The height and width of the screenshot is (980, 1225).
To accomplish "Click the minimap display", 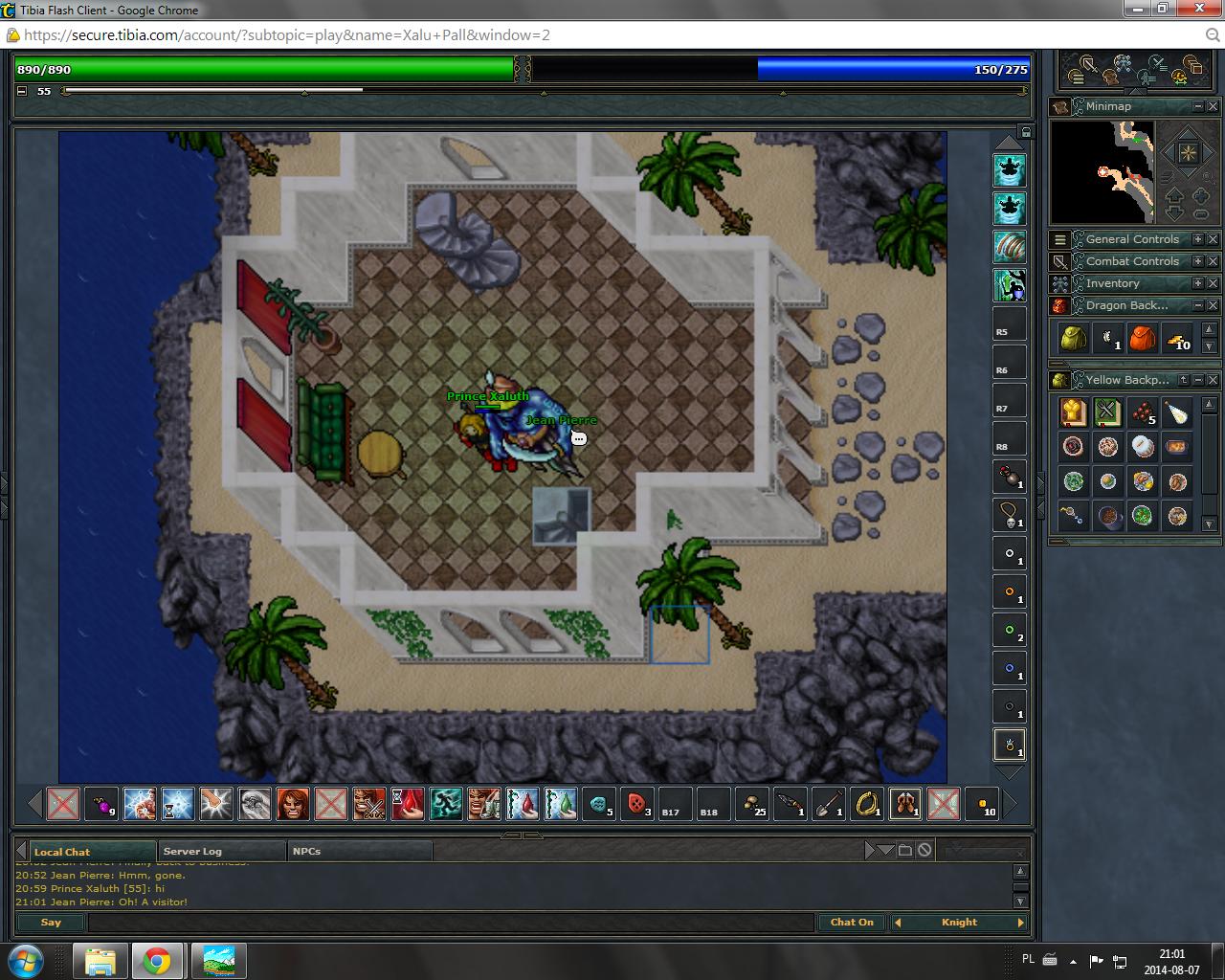I will click(x=1101, y=172).
